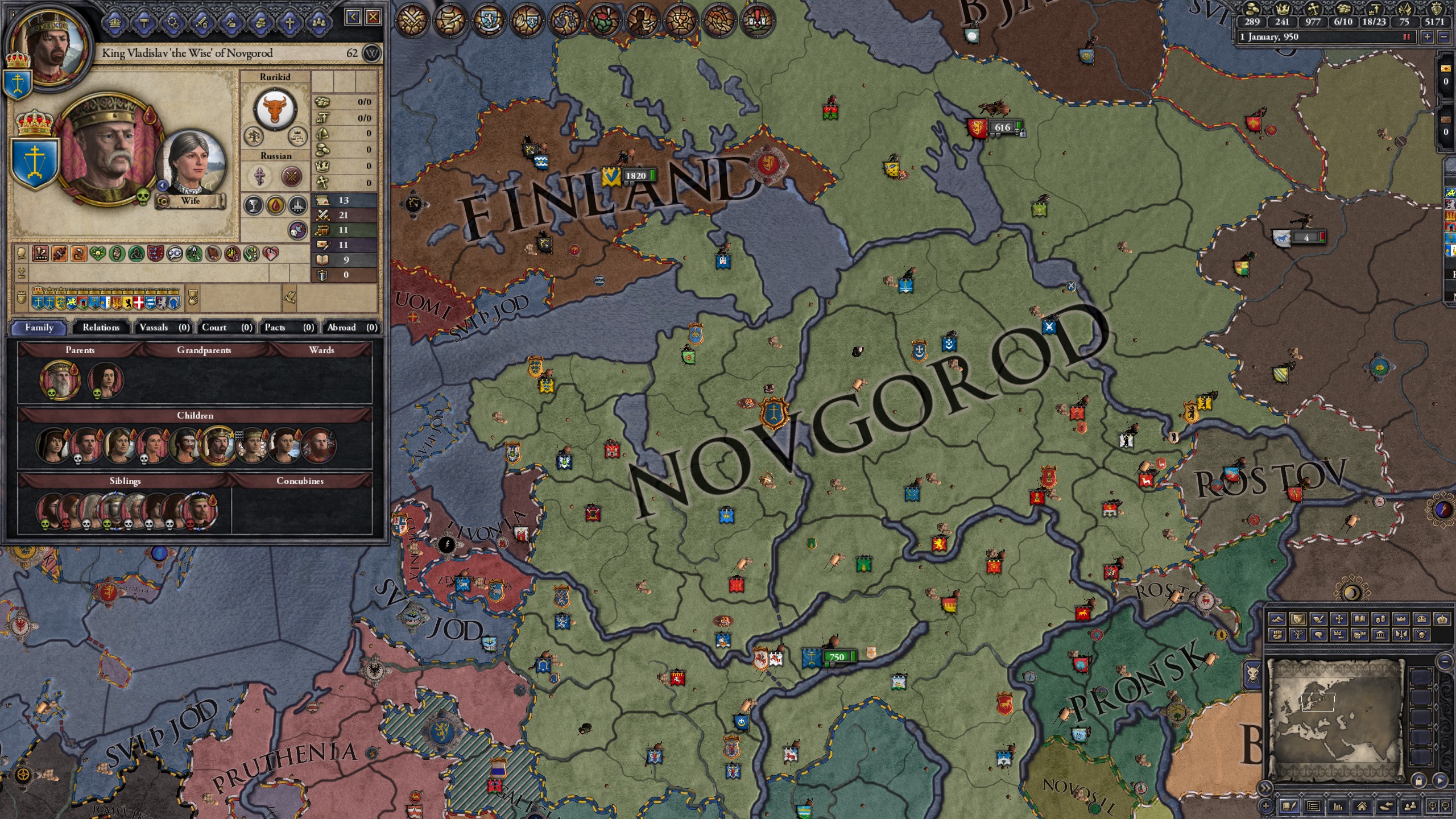
Task: Open the Technology view via the gears icon
Action: [173, 23]
